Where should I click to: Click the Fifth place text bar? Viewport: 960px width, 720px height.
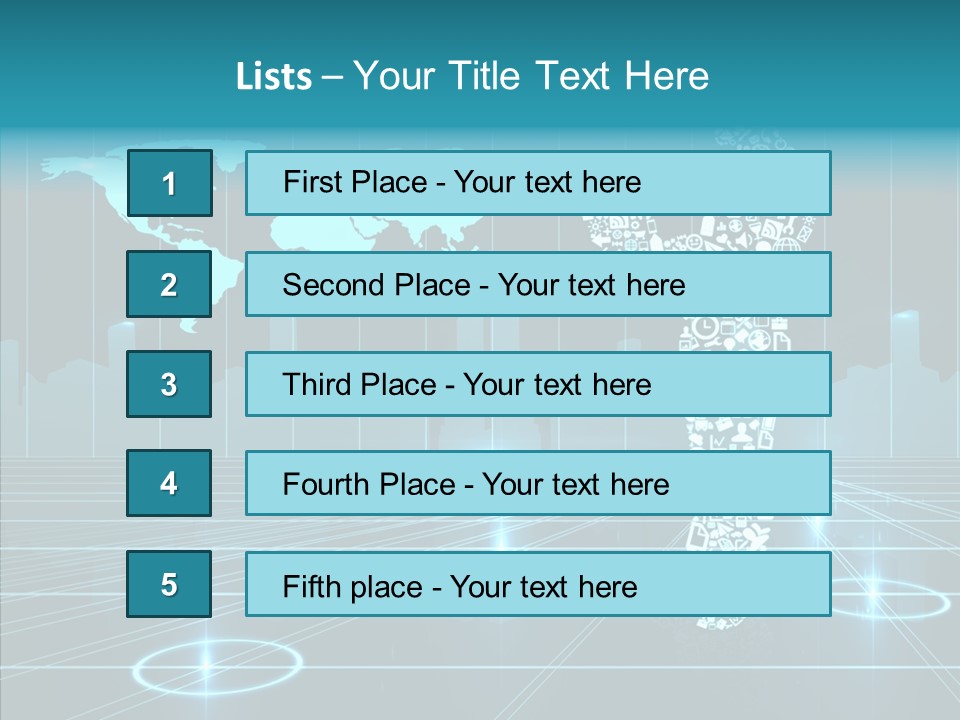click(538, 584)
